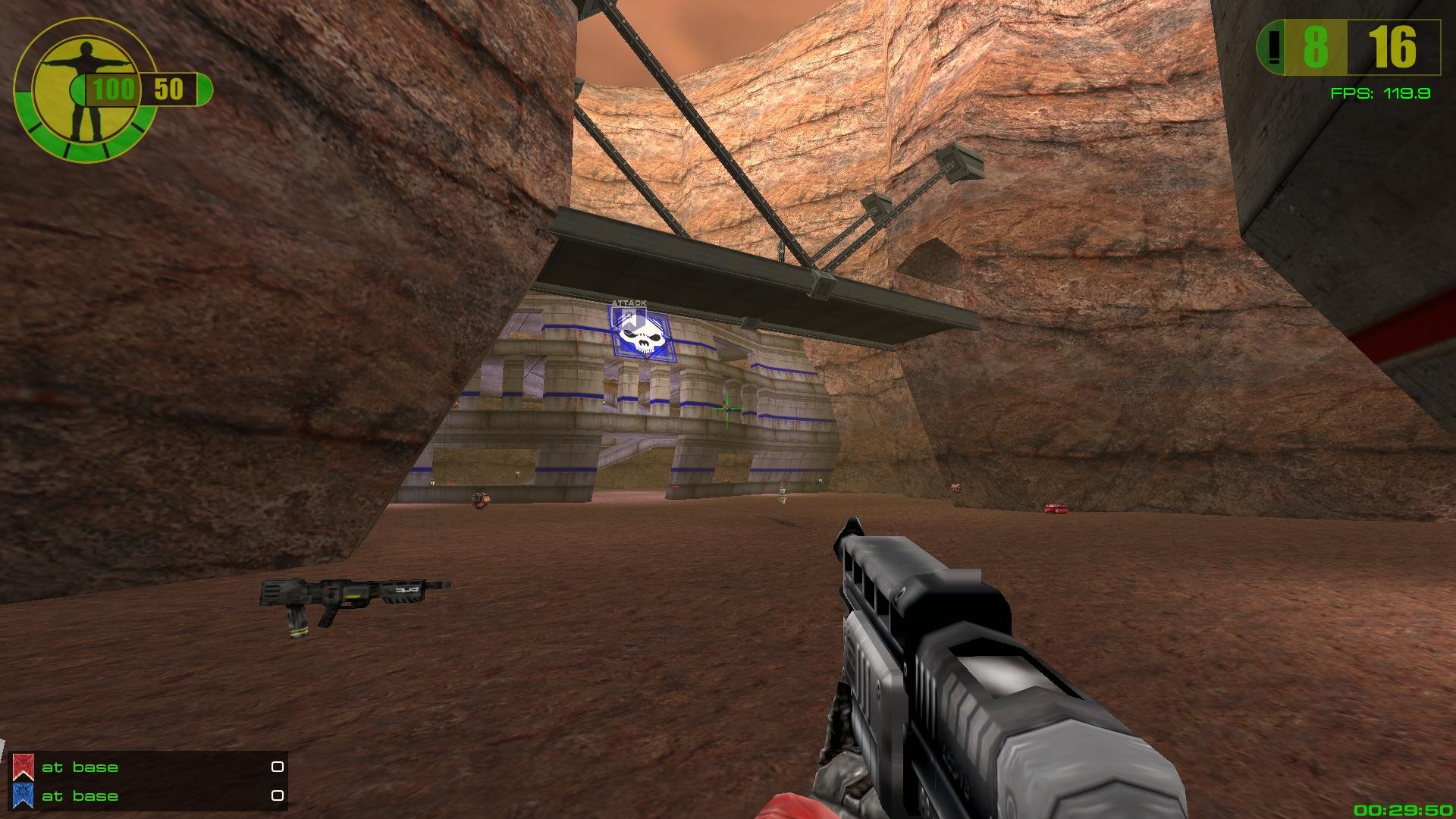Click the red flag status icon
The image size is (1456, 819).
point(23,767)
